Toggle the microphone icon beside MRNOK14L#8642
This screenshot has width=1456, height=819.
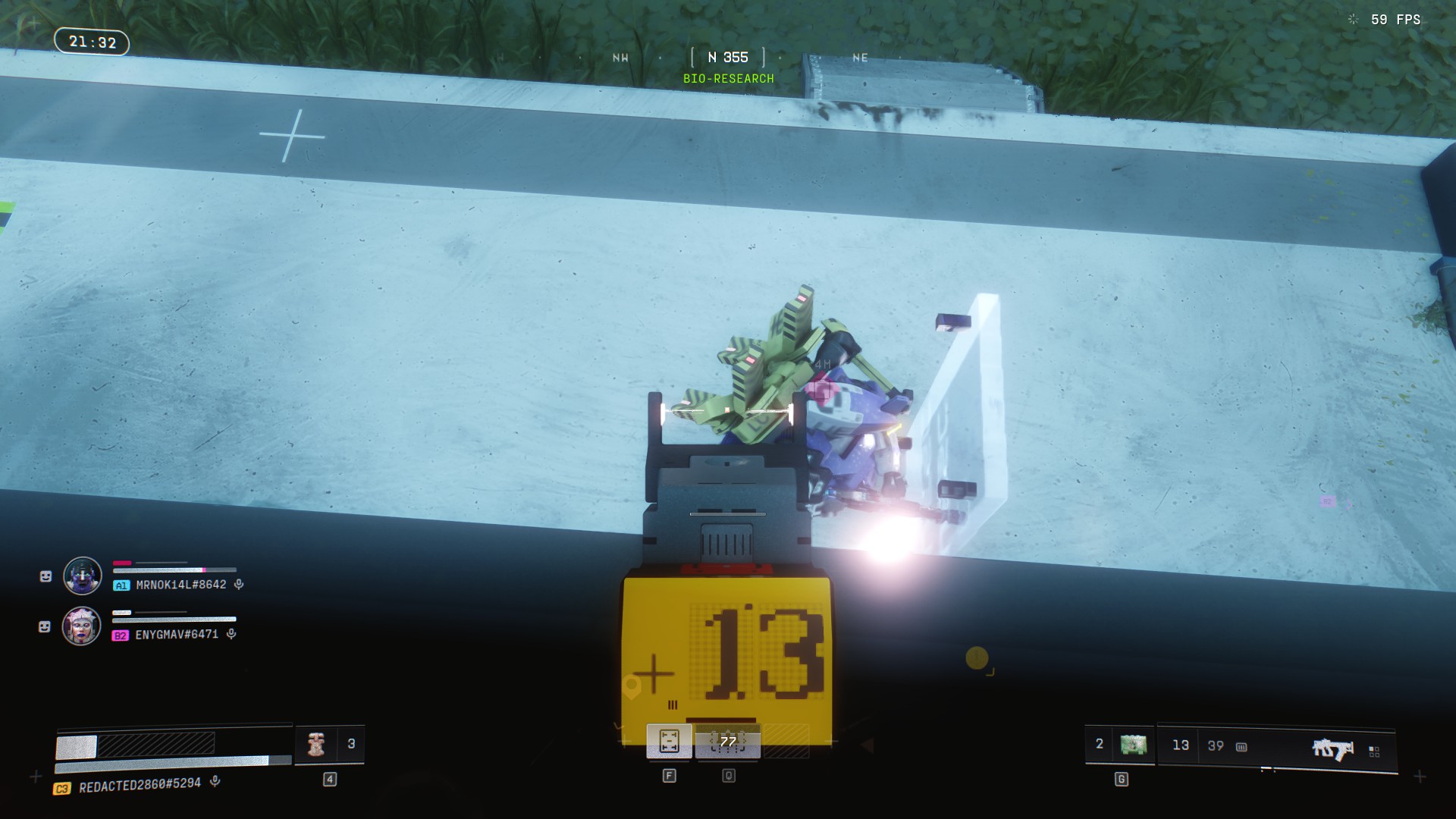239,585
